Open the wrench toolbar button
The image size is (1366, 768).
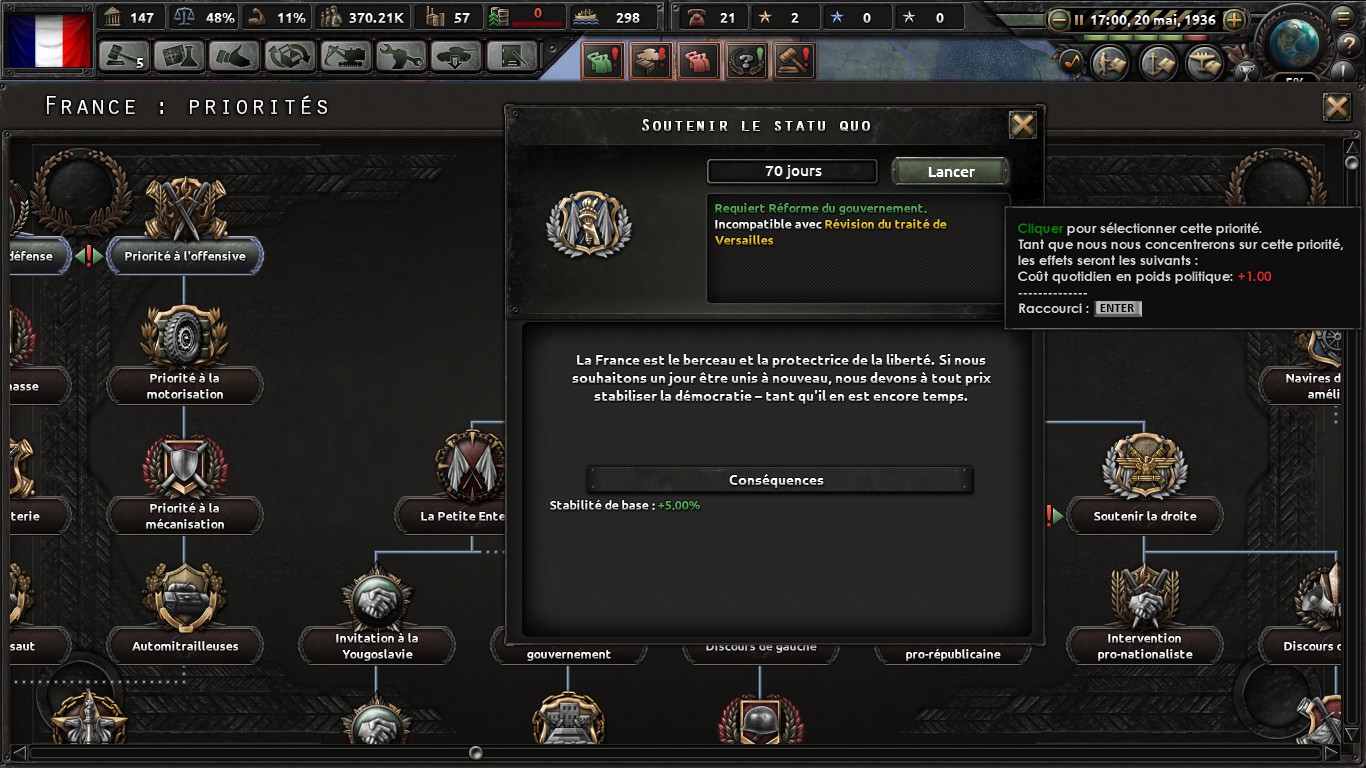401,56
